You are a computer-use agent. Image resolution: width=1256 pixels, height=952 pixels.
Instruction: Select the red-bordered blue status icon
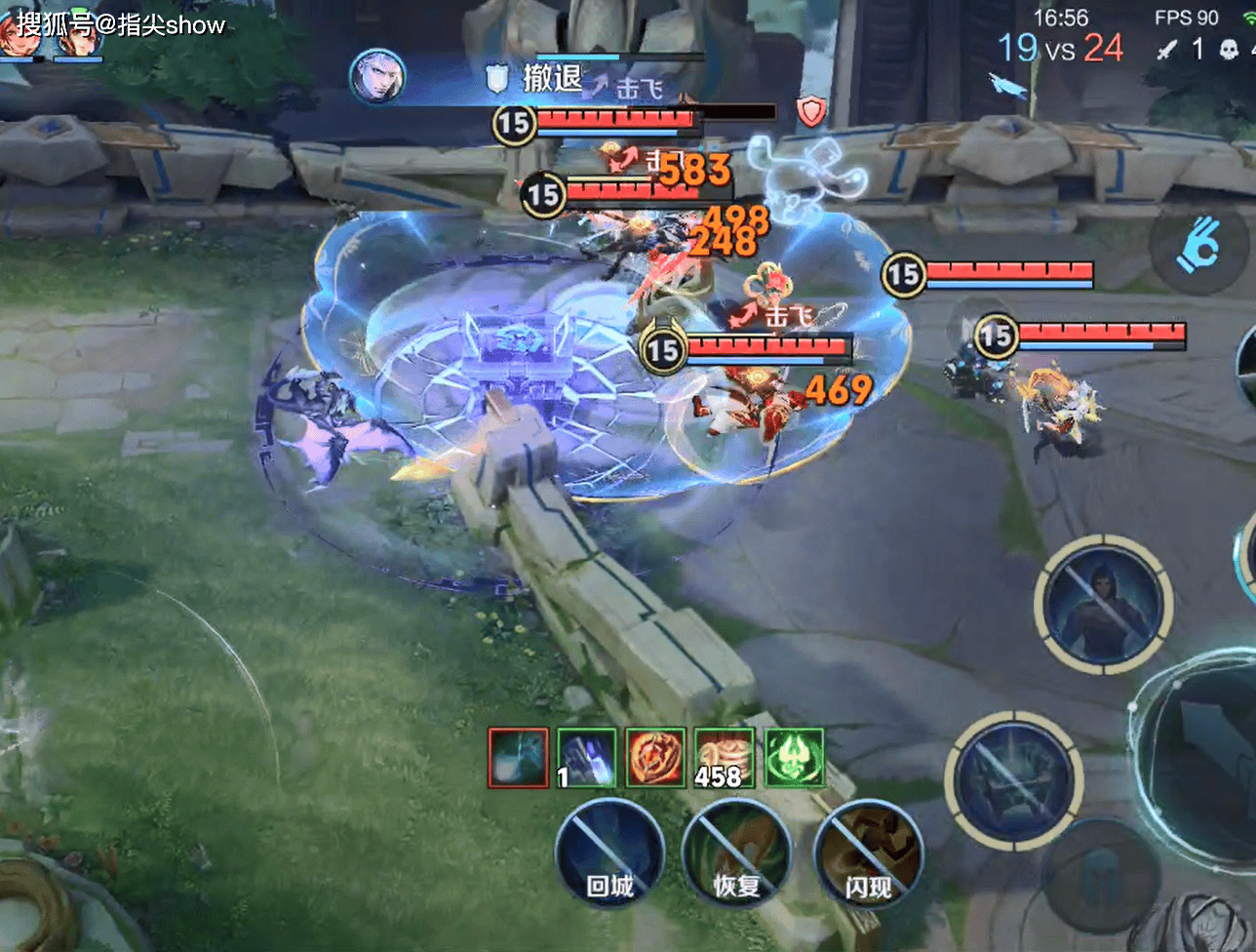(518, 758)
